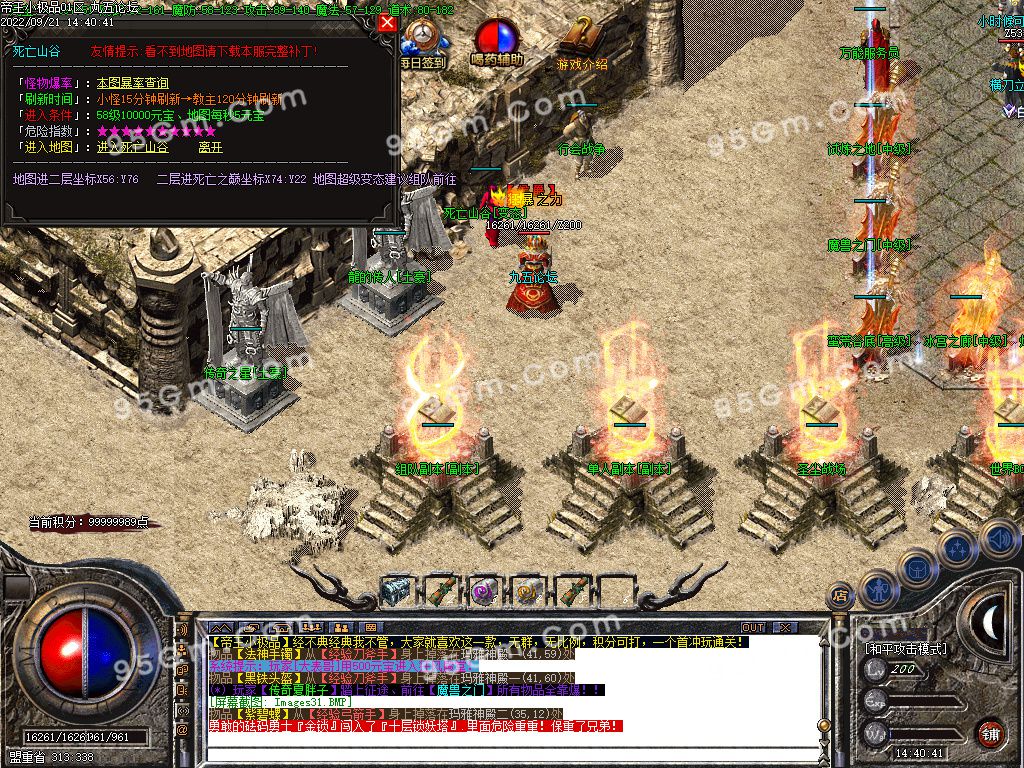
Task: Open the 店 shop round button
Action: [x=842, y=597]
